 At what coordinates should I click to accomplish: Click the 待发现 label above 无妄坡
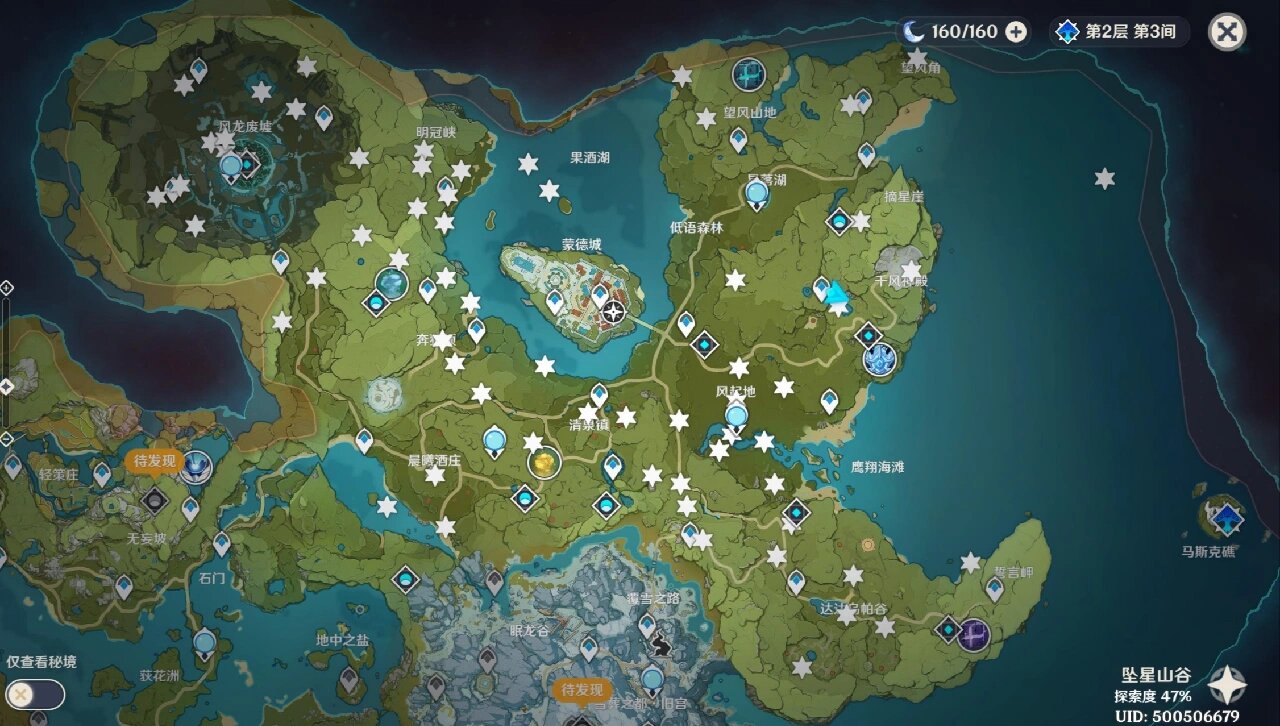[x=155, y=461]
